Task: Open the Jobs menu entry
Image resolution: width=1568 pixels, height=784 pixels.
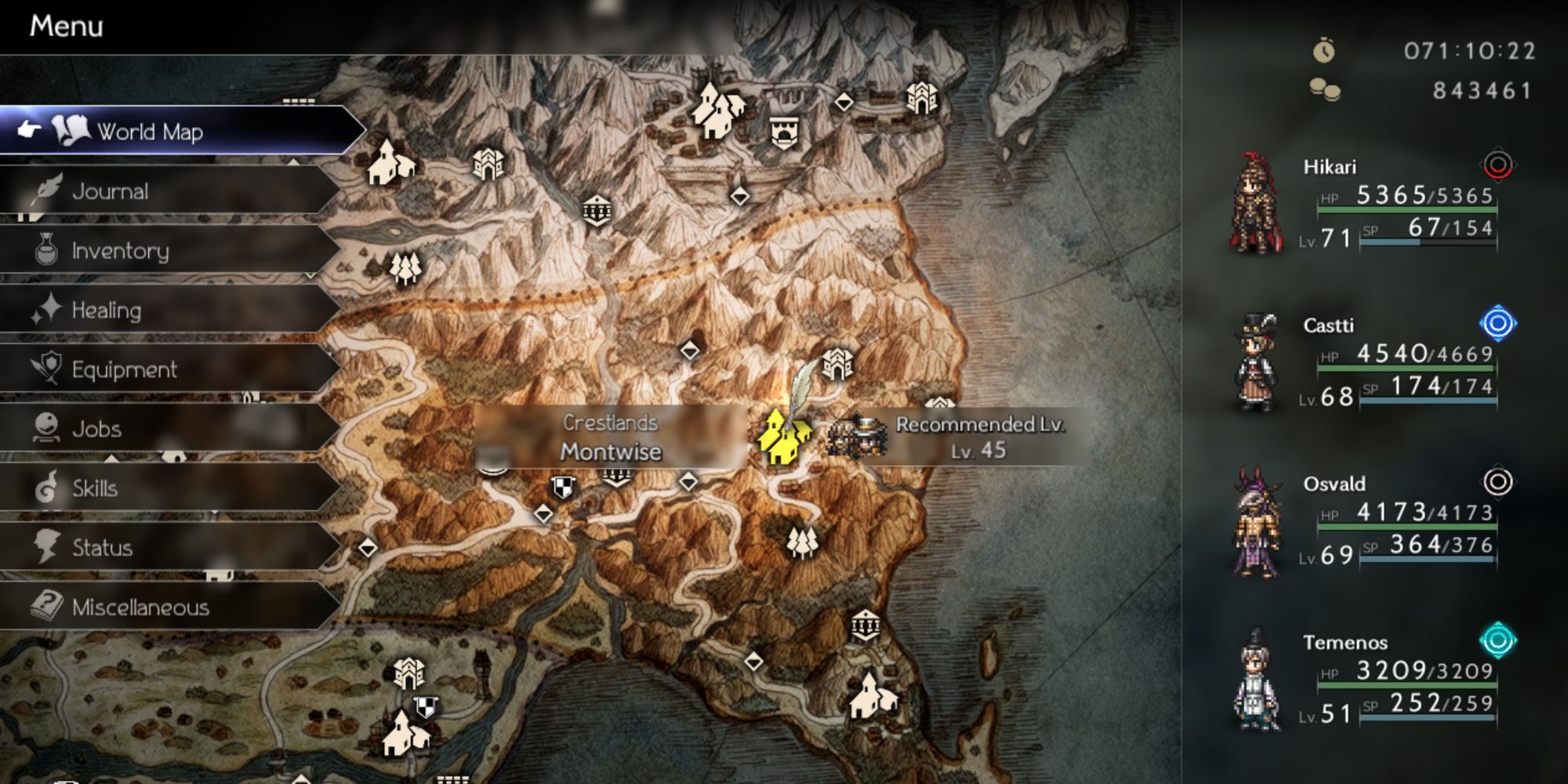Action: pyautogui.click(x=96, y=429)
